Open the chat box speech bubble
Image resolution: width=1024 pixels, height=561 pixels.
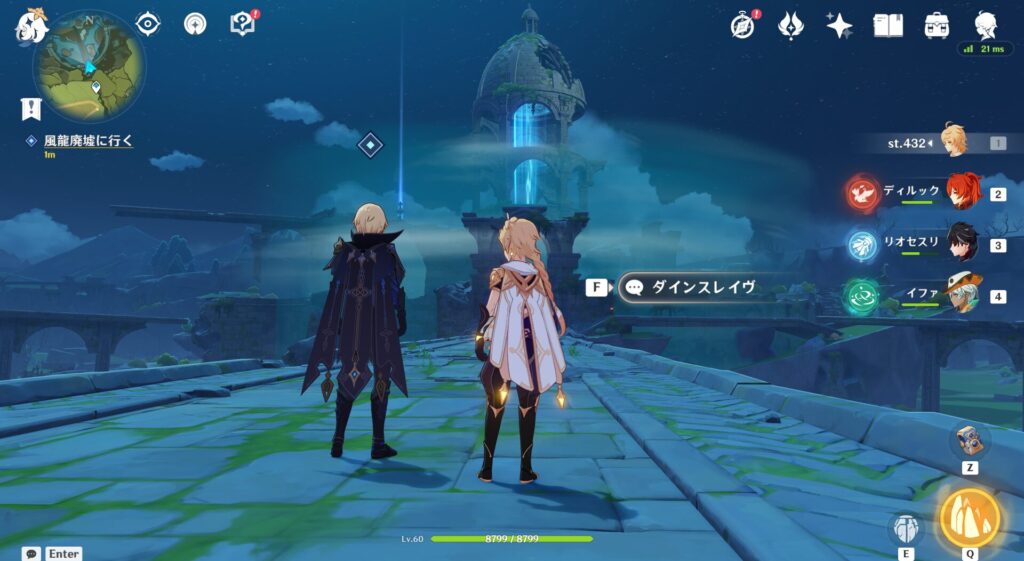[31, 553]
